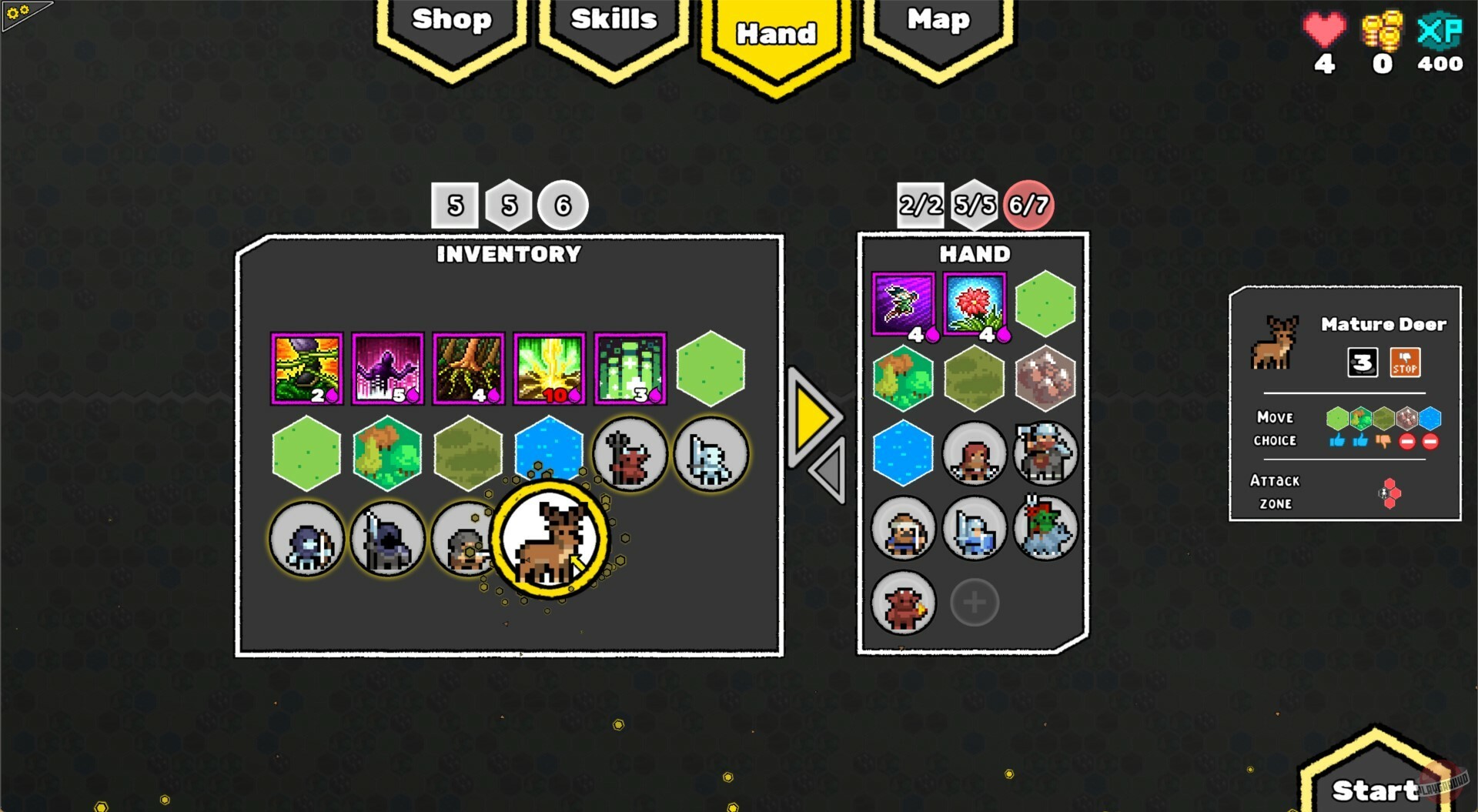Click the plus slot in the Hand panel

[975, 603]
